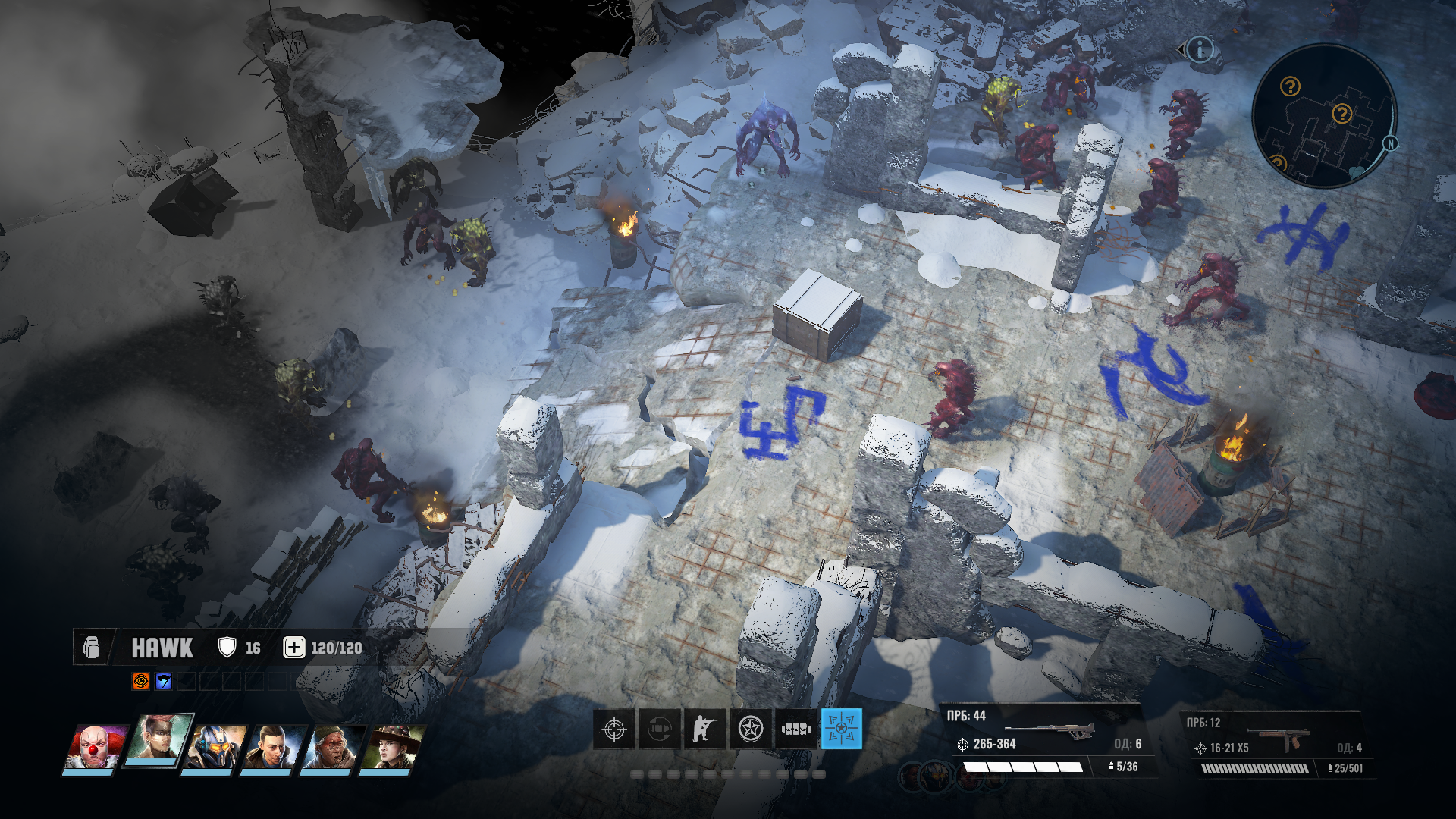Image resolution: width=1456 pixels, height=819 pixels.
Task: Select the woman in decorated hat portrait
Action: [x=390, y=748]
